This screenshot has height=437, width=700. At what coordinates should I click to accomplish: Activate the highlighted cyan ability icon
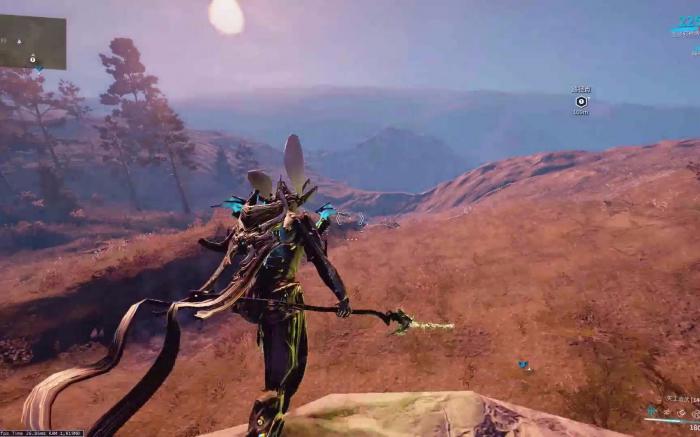click(652, 411)
